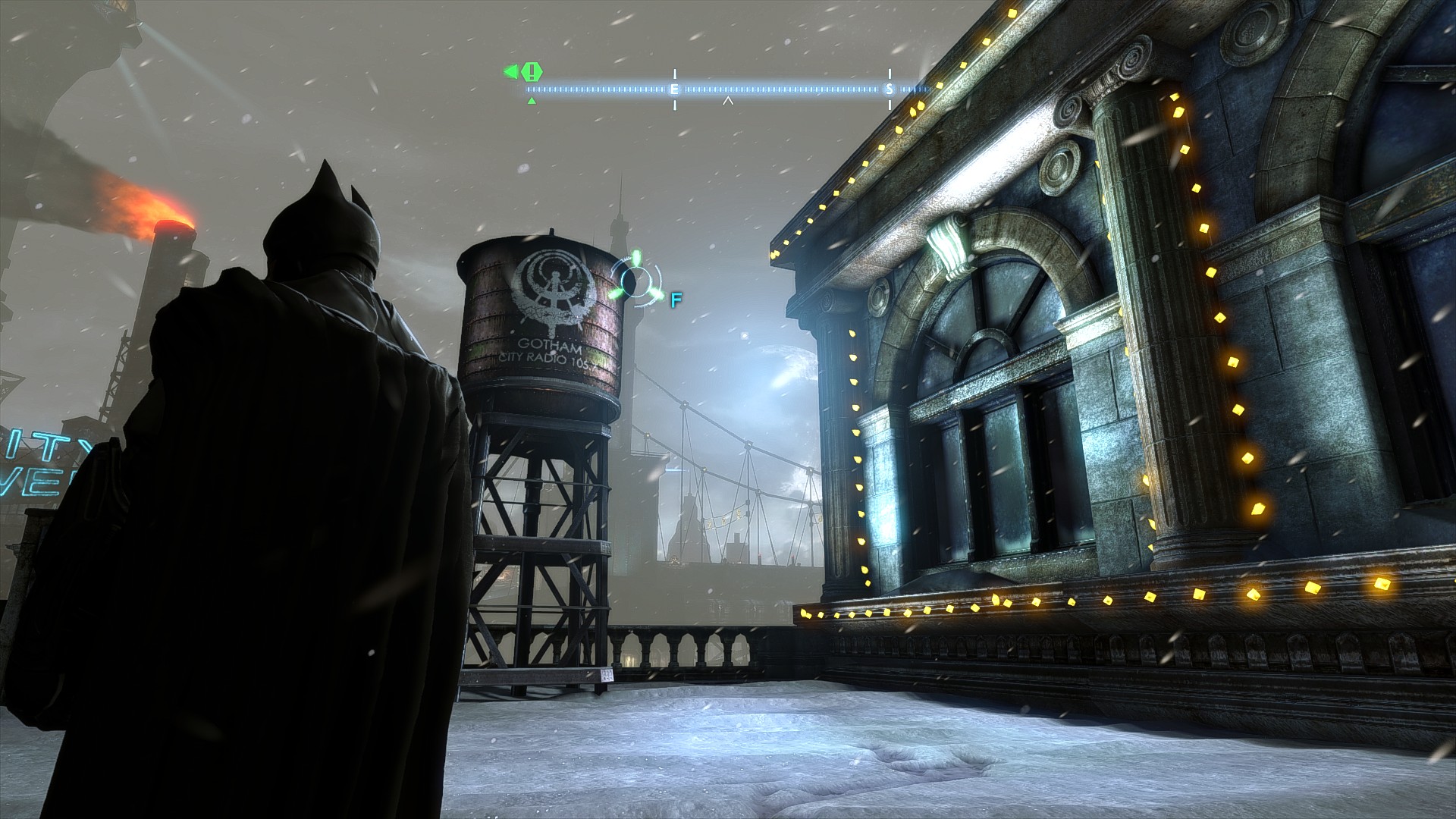Select the South marker on the compass
This screenshot has width=1456, height=819.
tap(890, 89)
